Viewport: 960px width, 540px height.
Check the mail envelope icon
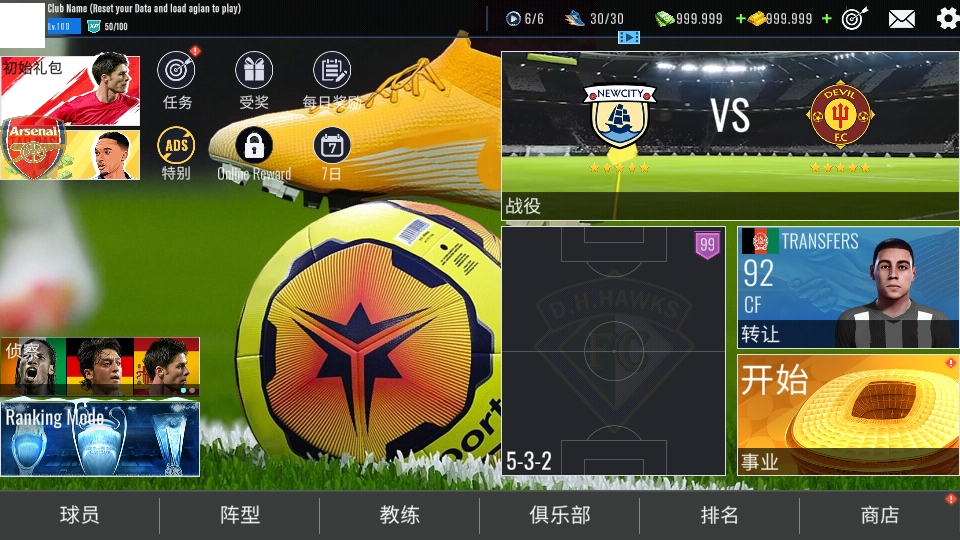click(902, 18)
